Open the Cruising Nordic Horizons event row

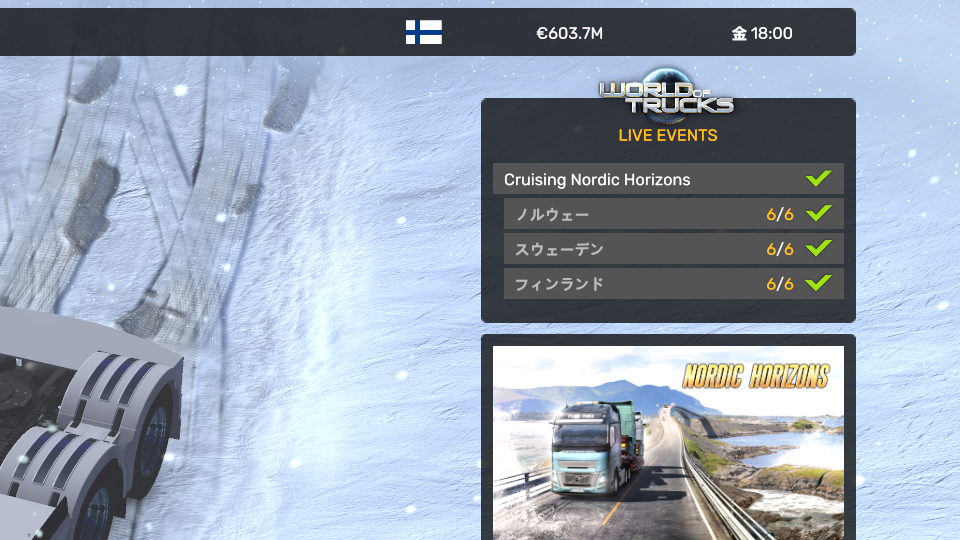(667, 180)
